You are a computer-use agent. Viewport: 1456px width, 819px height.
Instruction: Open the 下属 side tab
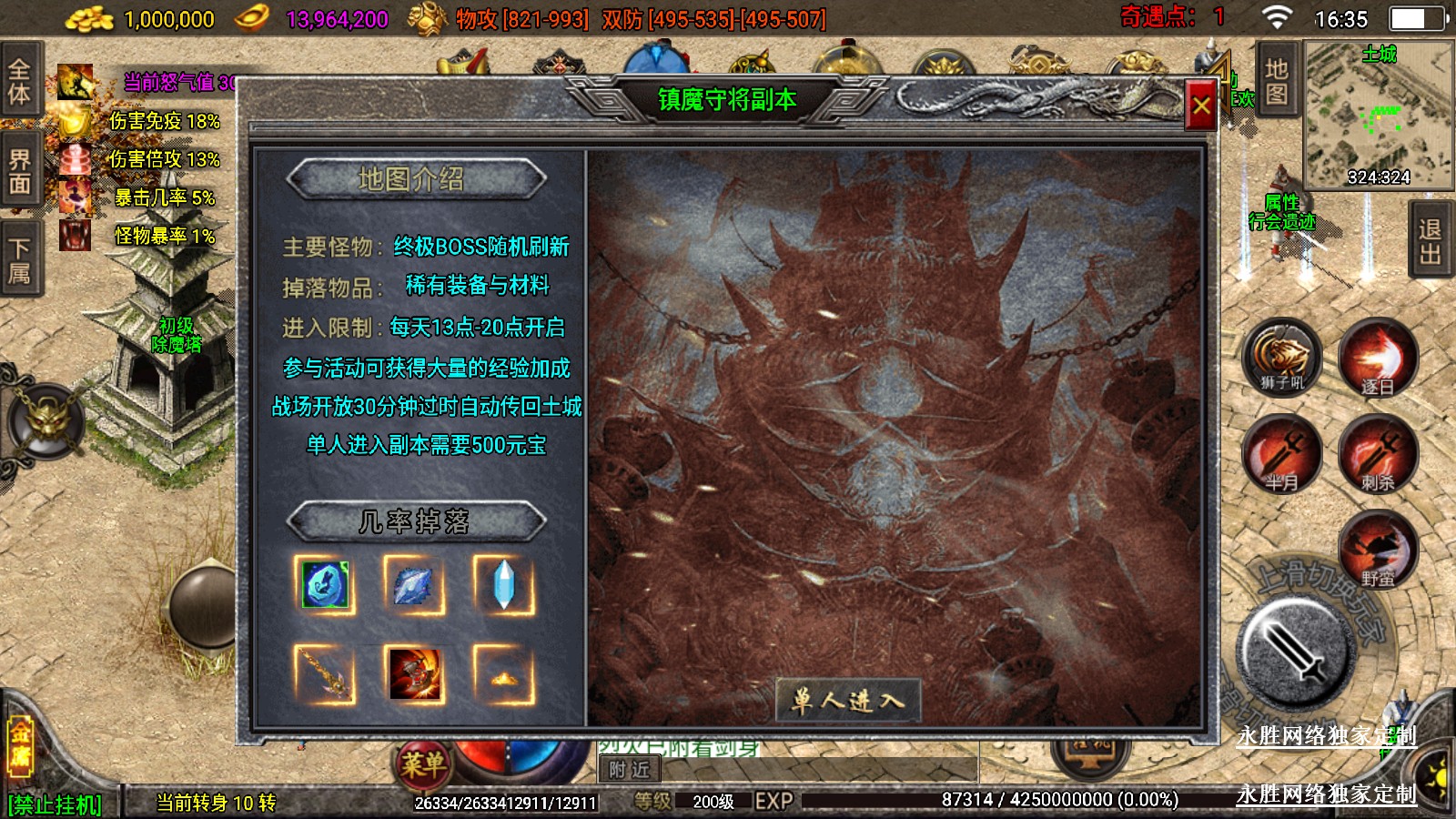tap(19, 260)
